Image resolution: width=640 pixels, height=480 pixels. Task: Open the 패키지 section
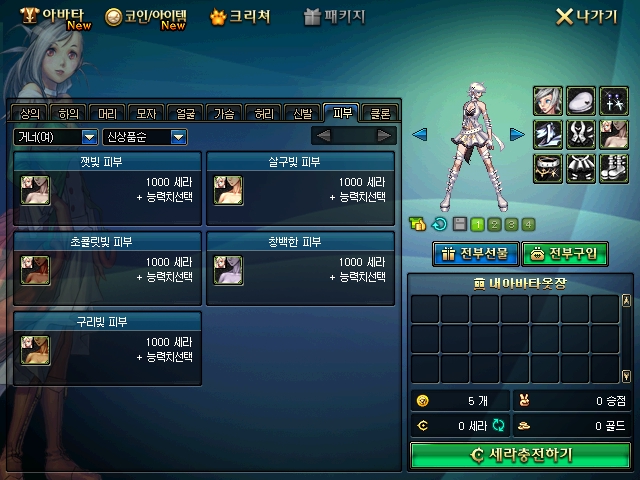point(334,17)
